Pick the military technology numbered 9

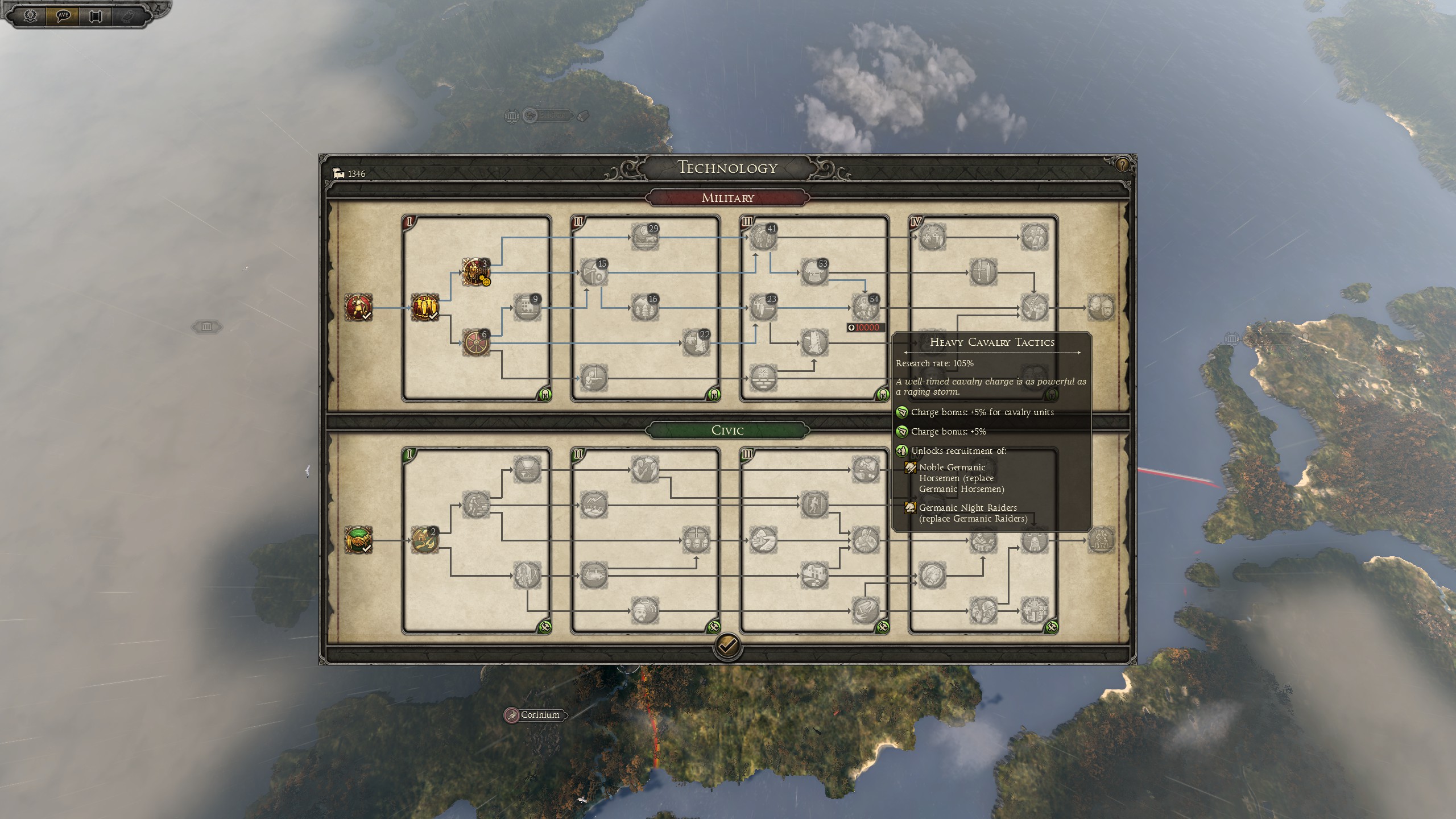[526, 307]
